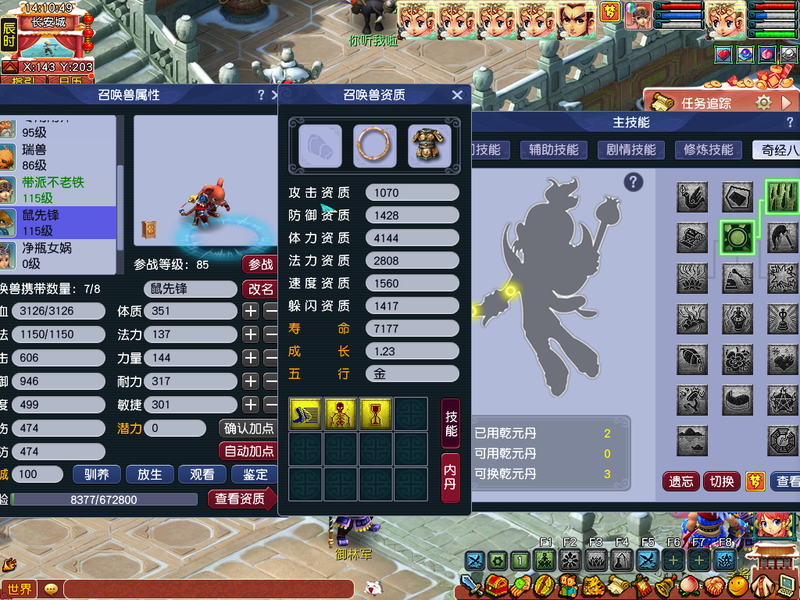Viewport: 800px width, 600px height.
Task: Appraise the pet with 鉴定
Action: (x=255, y=474)
